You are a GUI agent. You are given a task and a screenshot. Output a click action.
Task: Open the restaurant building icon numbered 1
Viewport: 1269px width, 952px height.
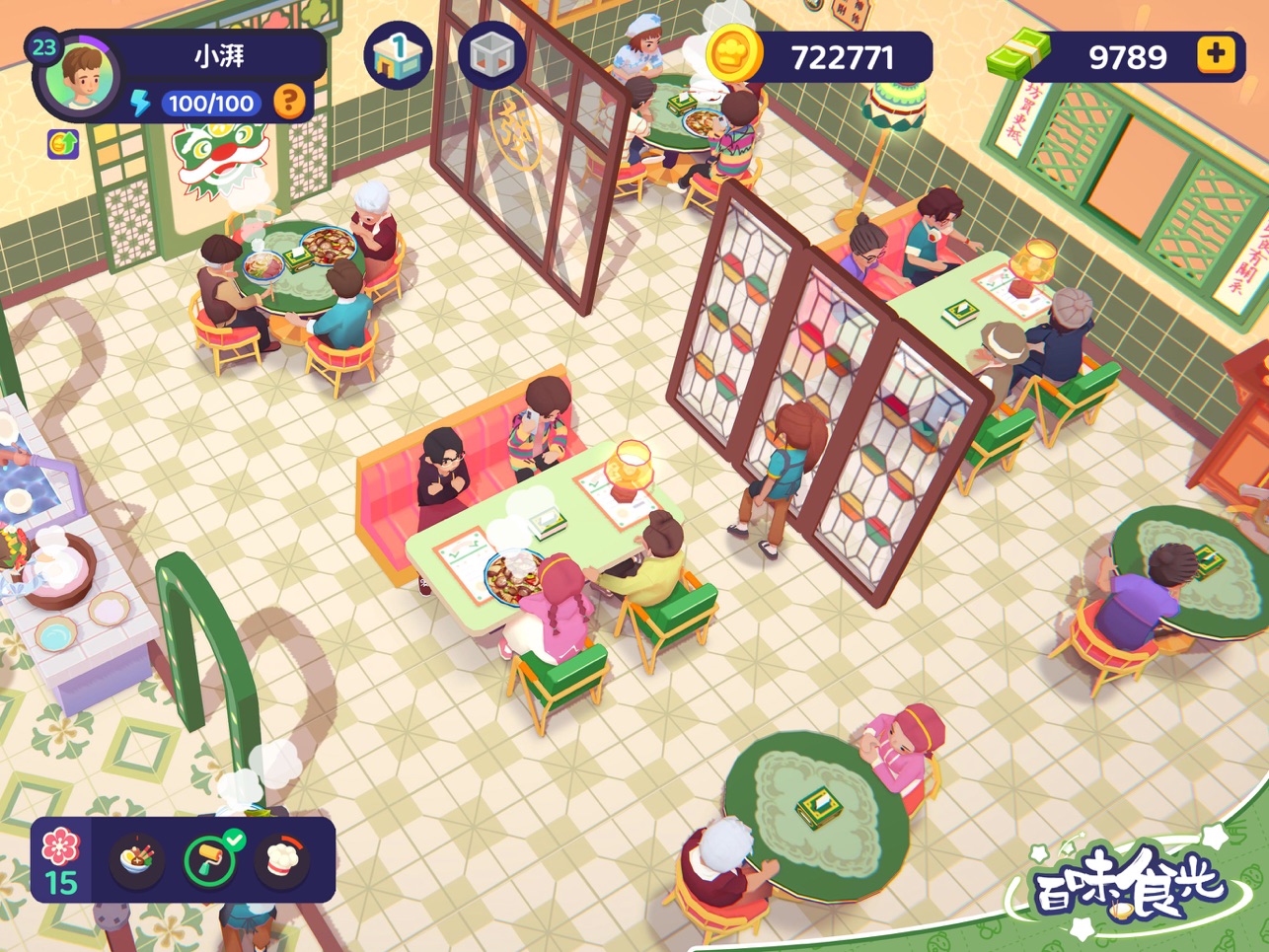tap(398, 56)
